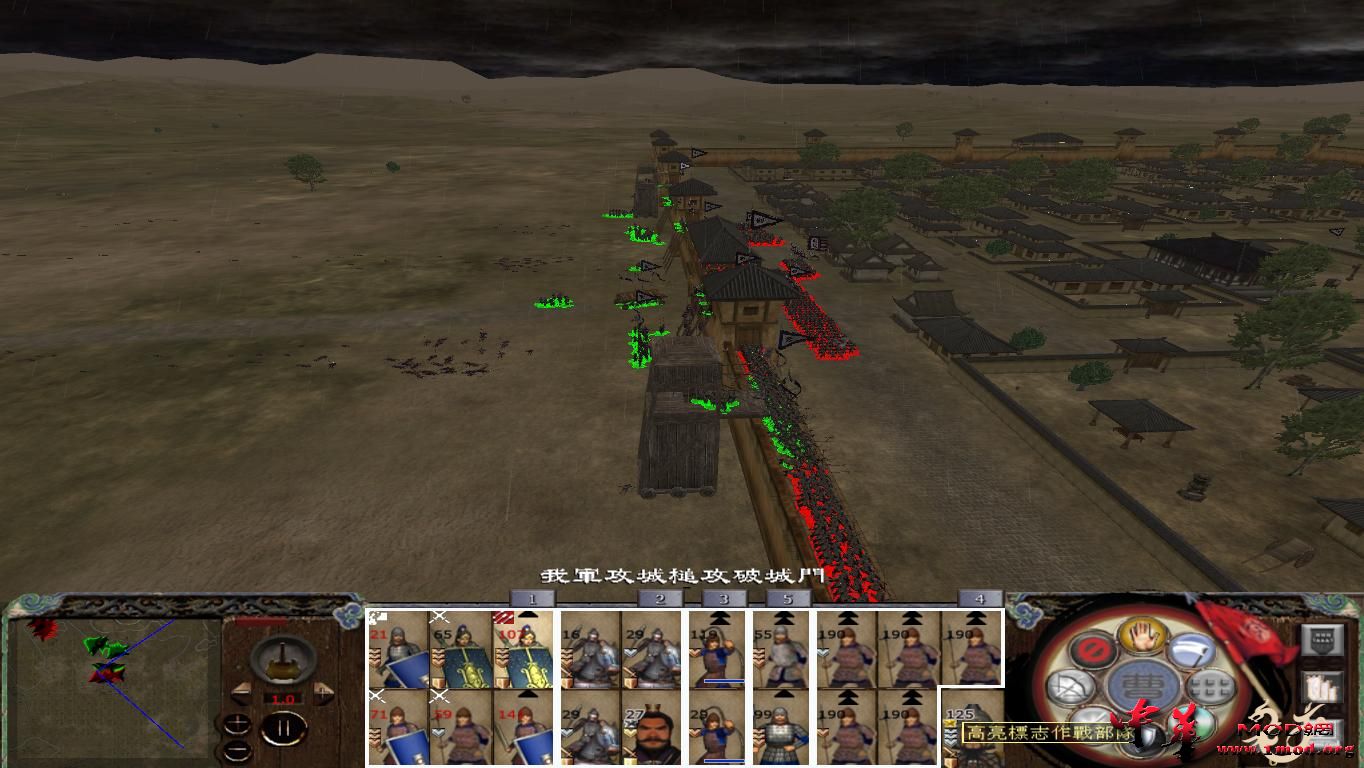The height and width of the screenshot is (768, 1364).
Task: Click the right arrow to raise battle speed
Action: [323, 691]
